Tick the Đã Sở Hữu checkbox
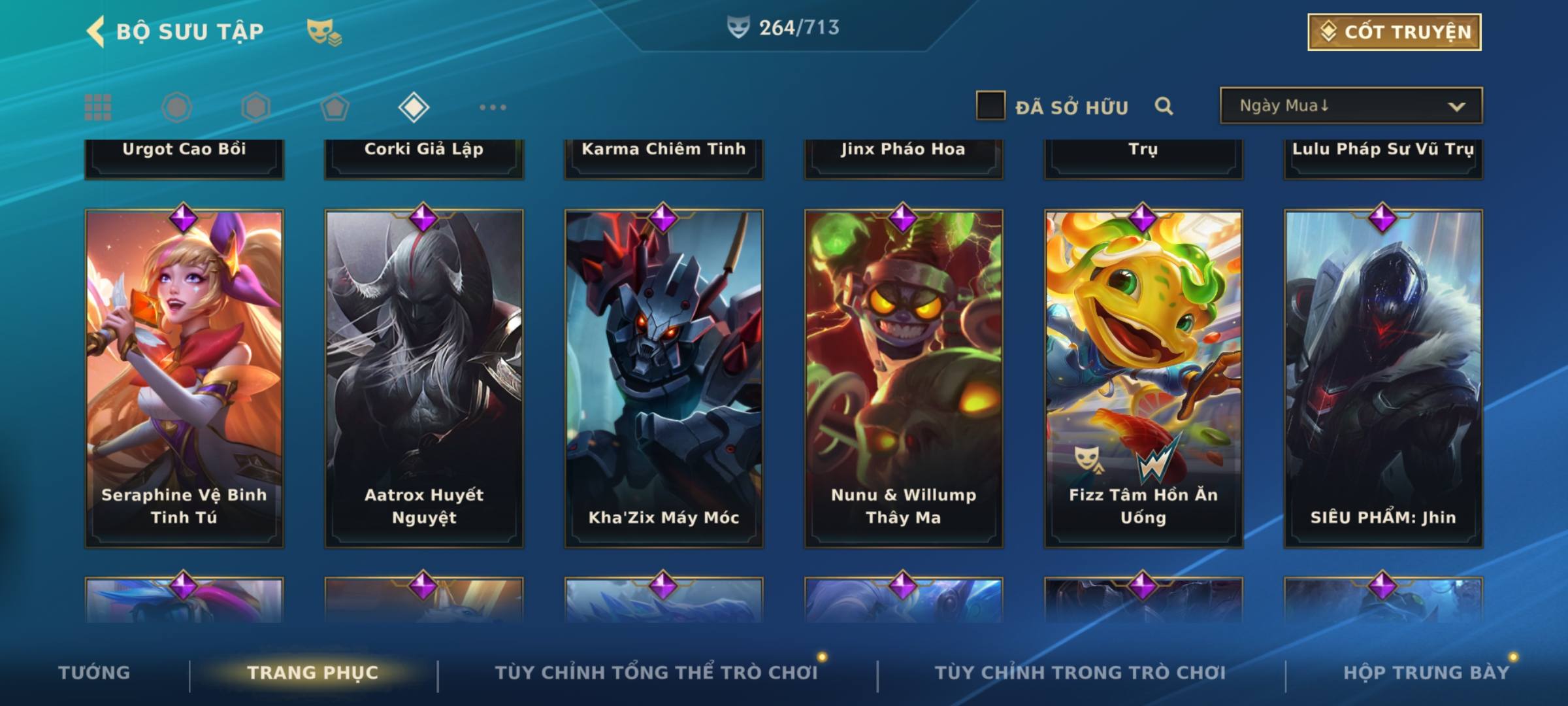The width and height of the screenshot is (1568, 706). point(990,106)
